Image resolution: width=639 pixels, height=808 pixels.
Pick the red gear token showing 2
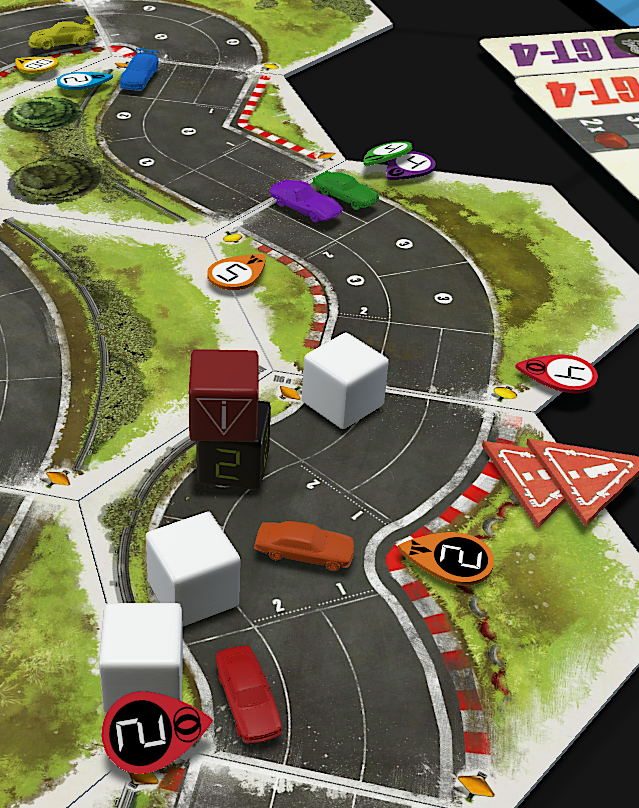pyautogui.click(x=149, y=732)
